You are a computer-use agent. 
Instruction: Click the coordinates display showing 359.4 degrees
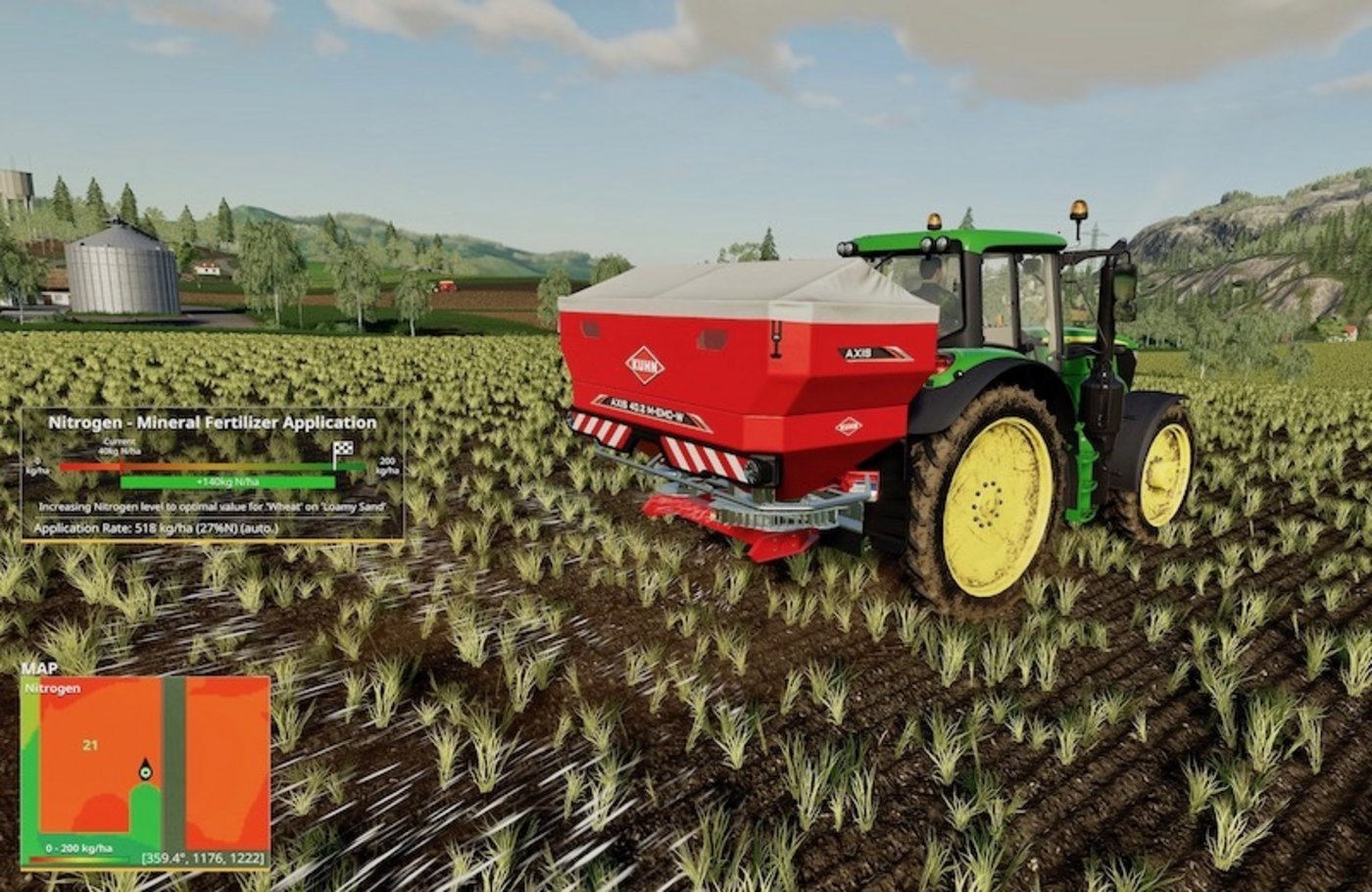point(203,858)
